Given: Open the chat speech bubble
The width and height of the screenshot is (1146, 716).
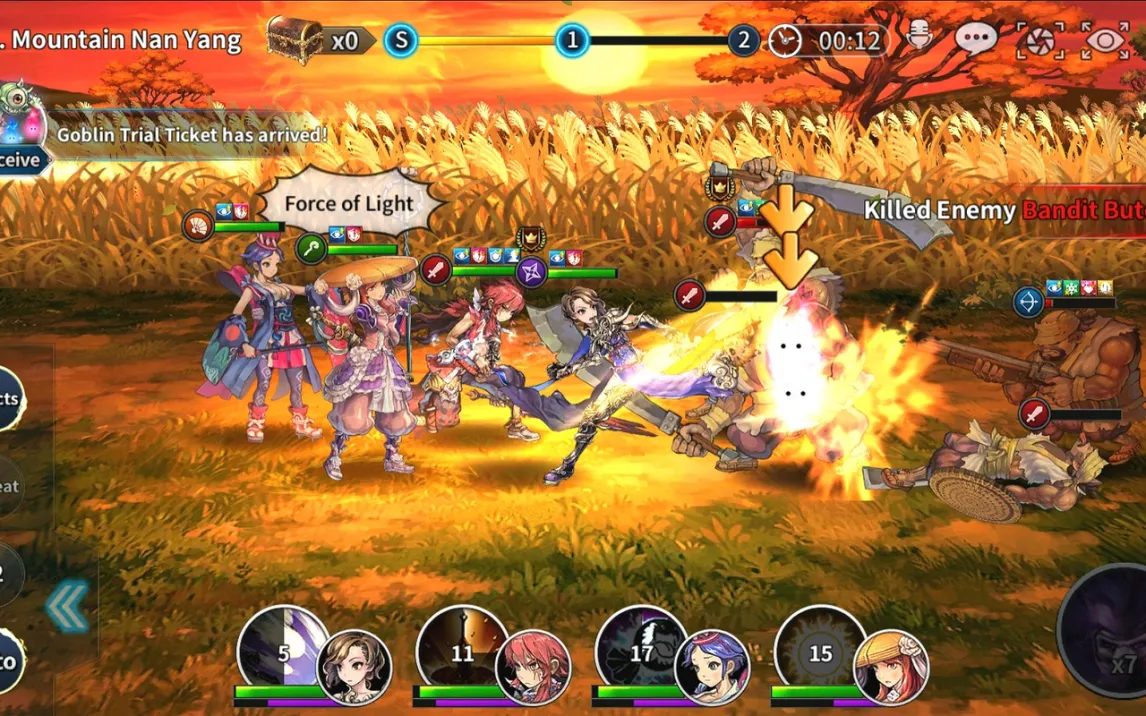Looking at the screenshot, I should click(975, 40).
